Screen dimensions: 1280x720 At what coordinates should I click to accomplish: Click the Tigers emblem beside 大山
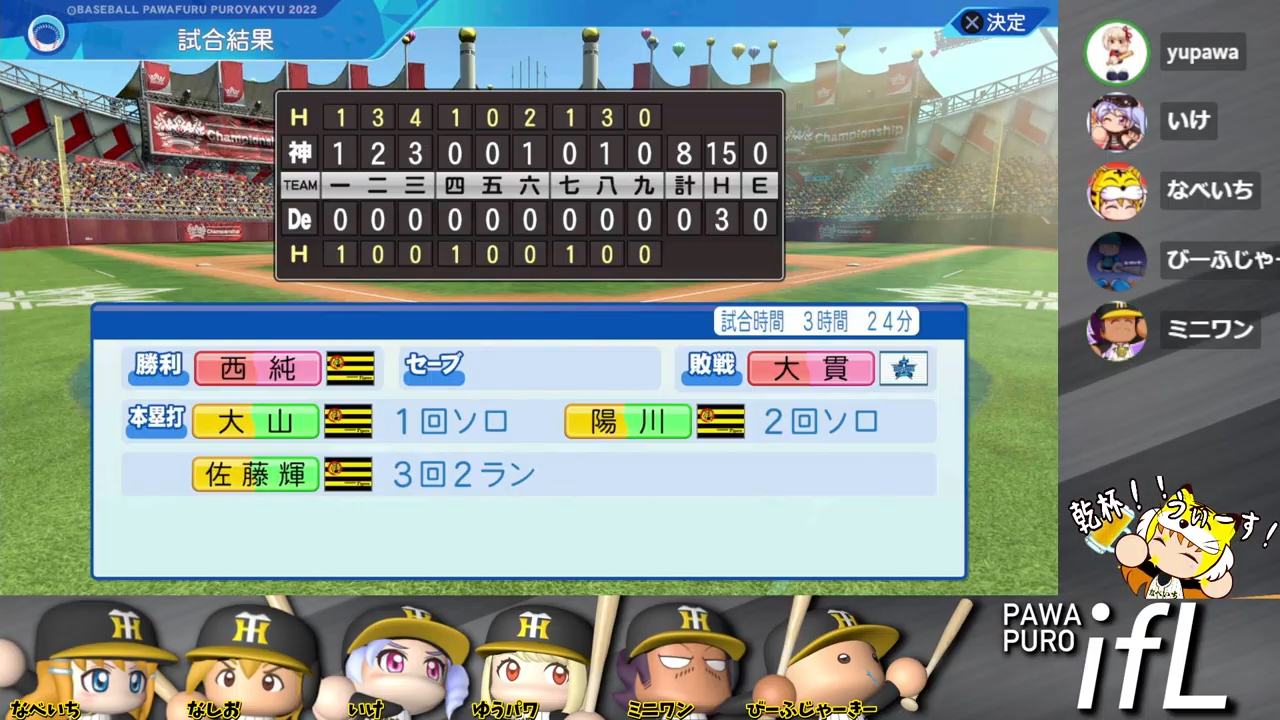click(348, 422)
